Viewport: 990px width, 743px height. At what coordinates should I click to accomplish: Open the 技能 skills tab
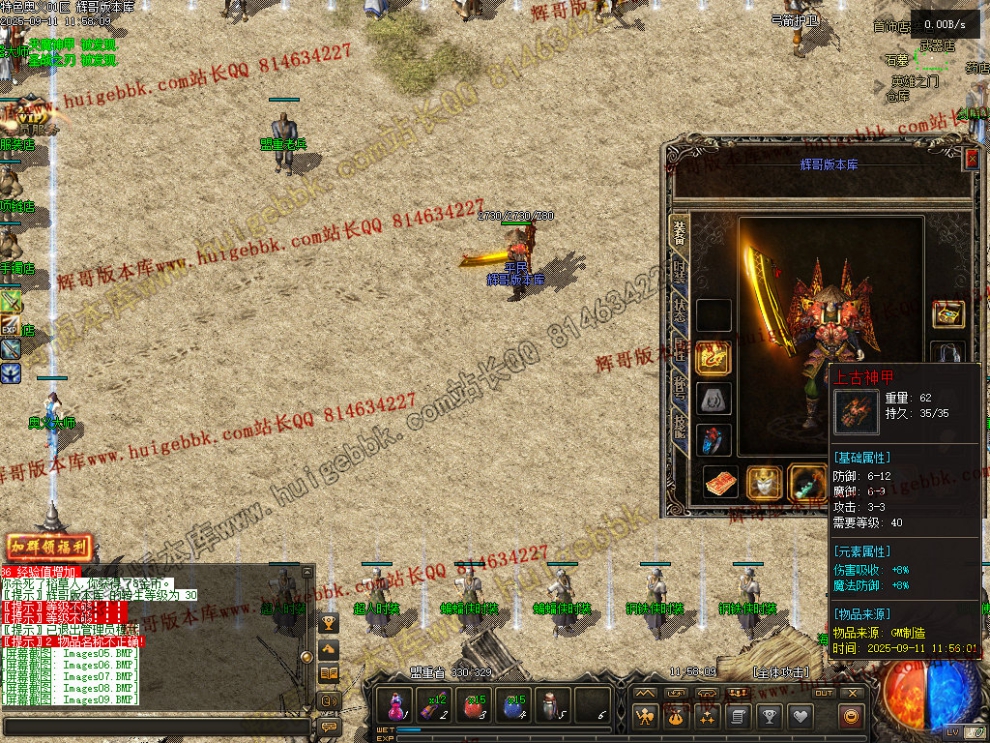pos(678,424)
